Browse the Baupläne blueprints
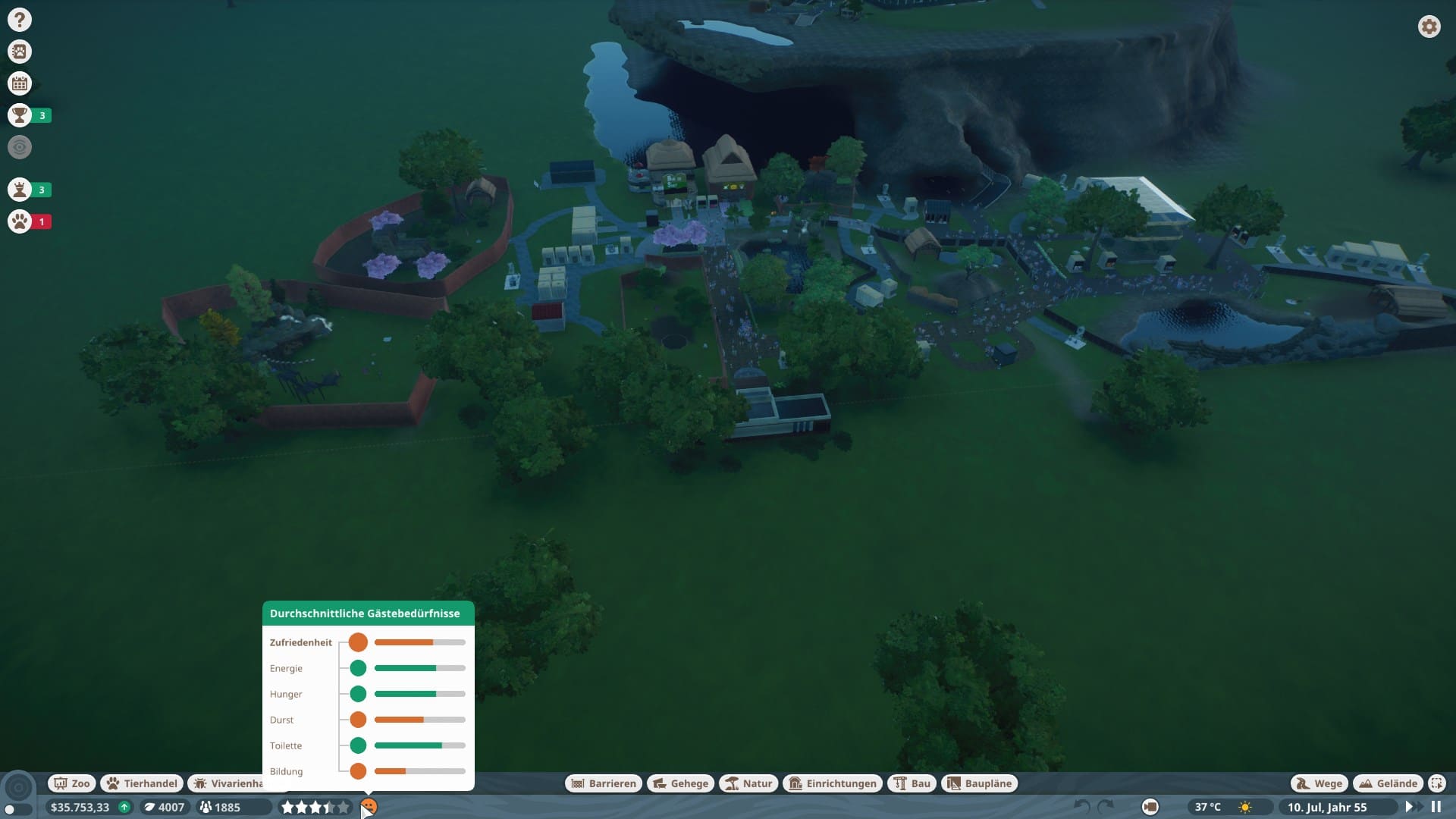The height and width of the screenshot is (819, 1456). point(979,783)
